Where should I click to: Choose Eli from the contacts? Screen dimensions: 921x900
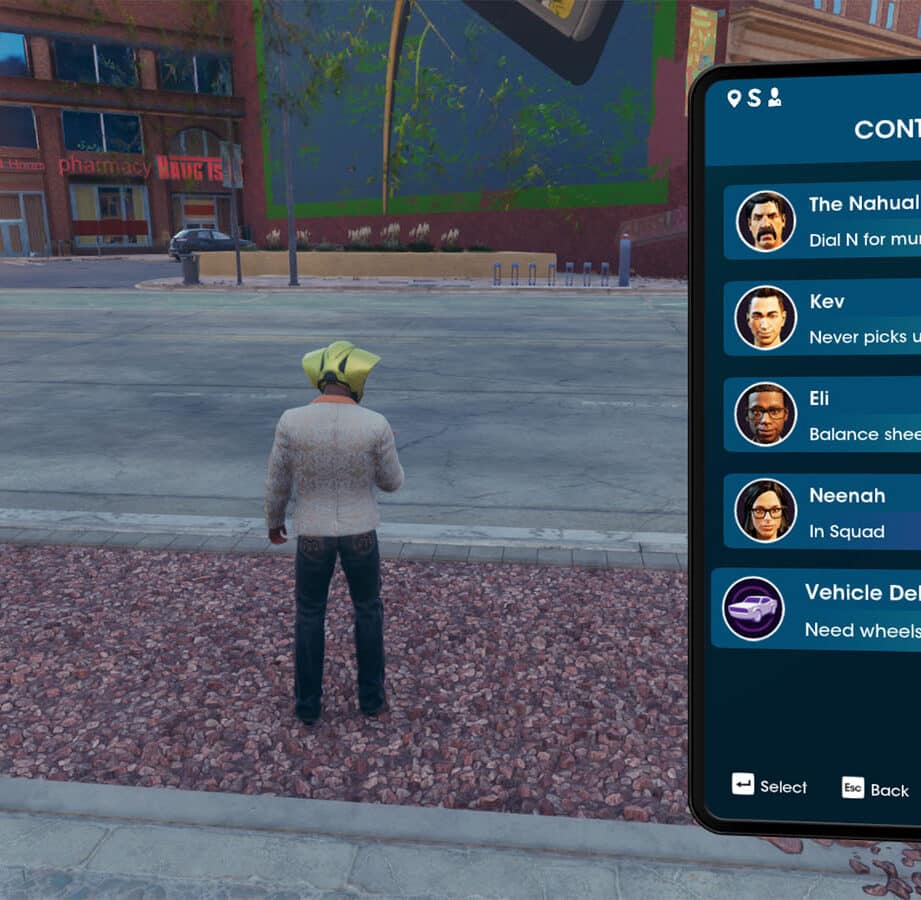822,415
